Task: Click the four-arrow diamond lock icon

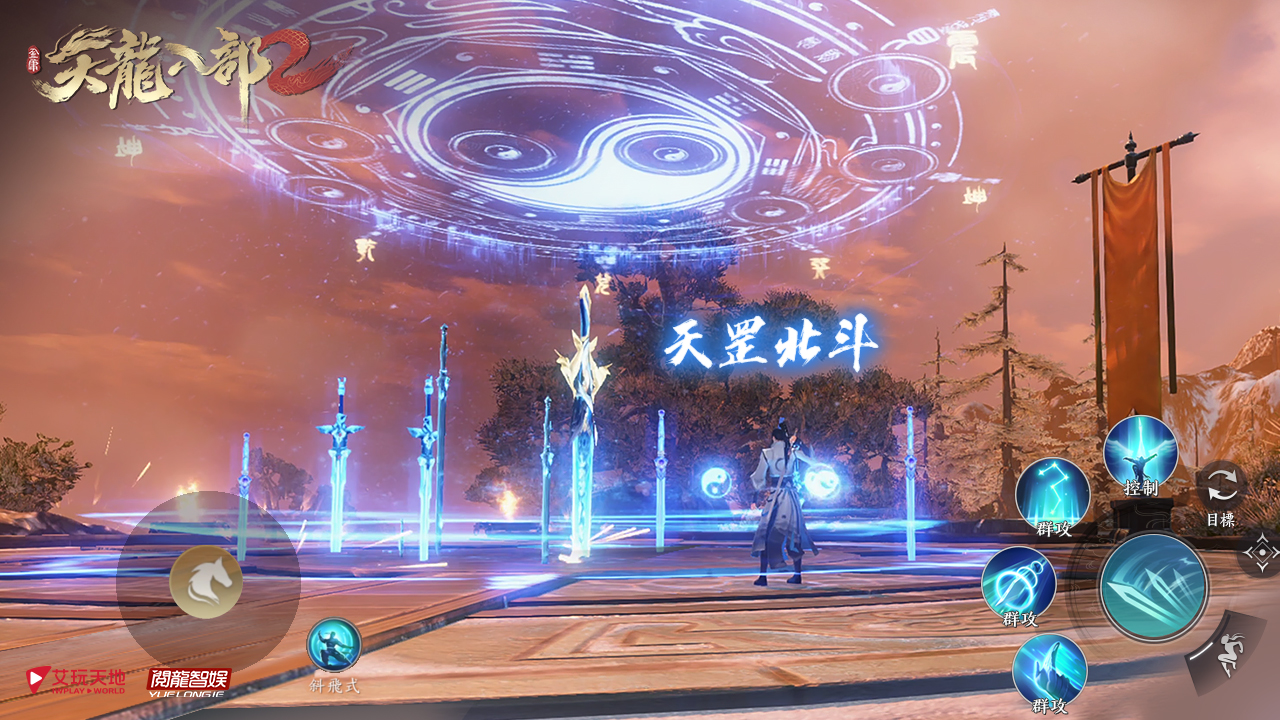Action: tap(1261, 552)
